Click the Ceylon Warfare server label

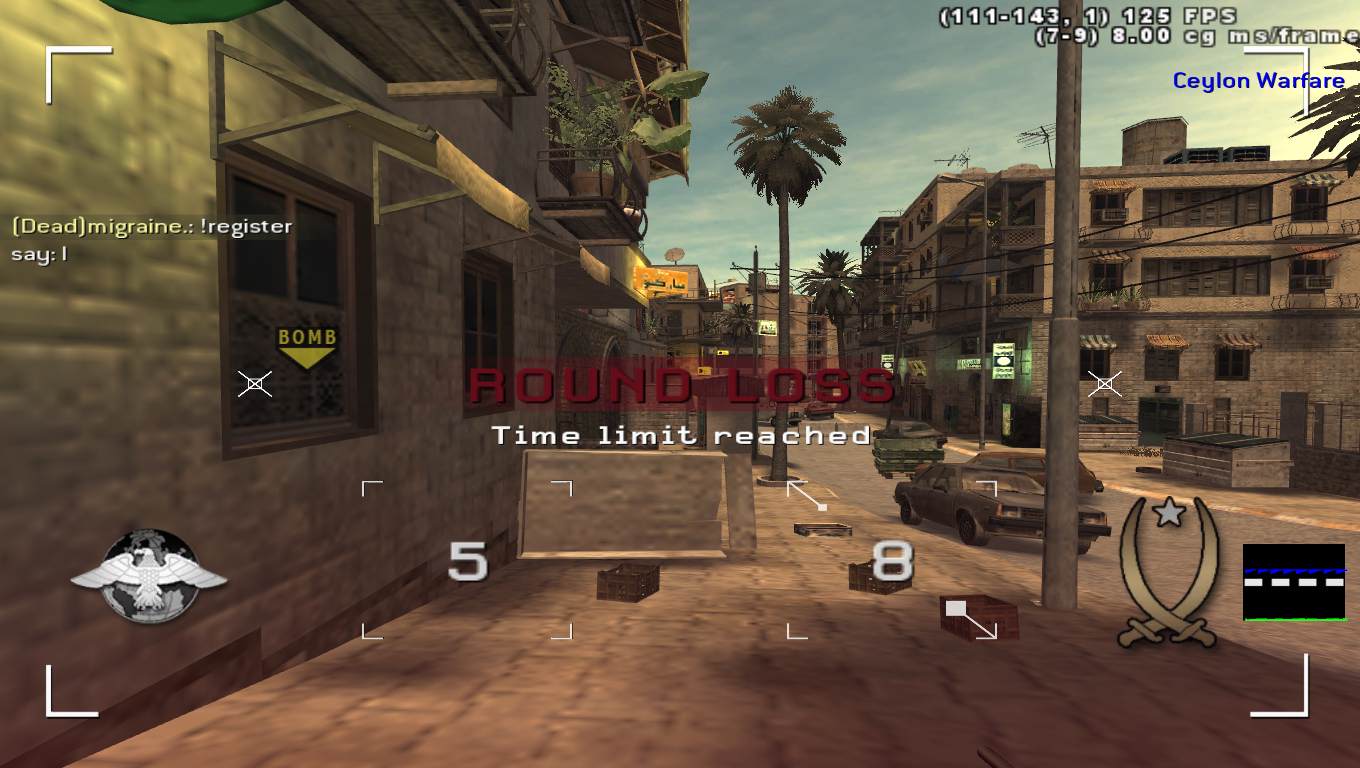(1258, 81)
